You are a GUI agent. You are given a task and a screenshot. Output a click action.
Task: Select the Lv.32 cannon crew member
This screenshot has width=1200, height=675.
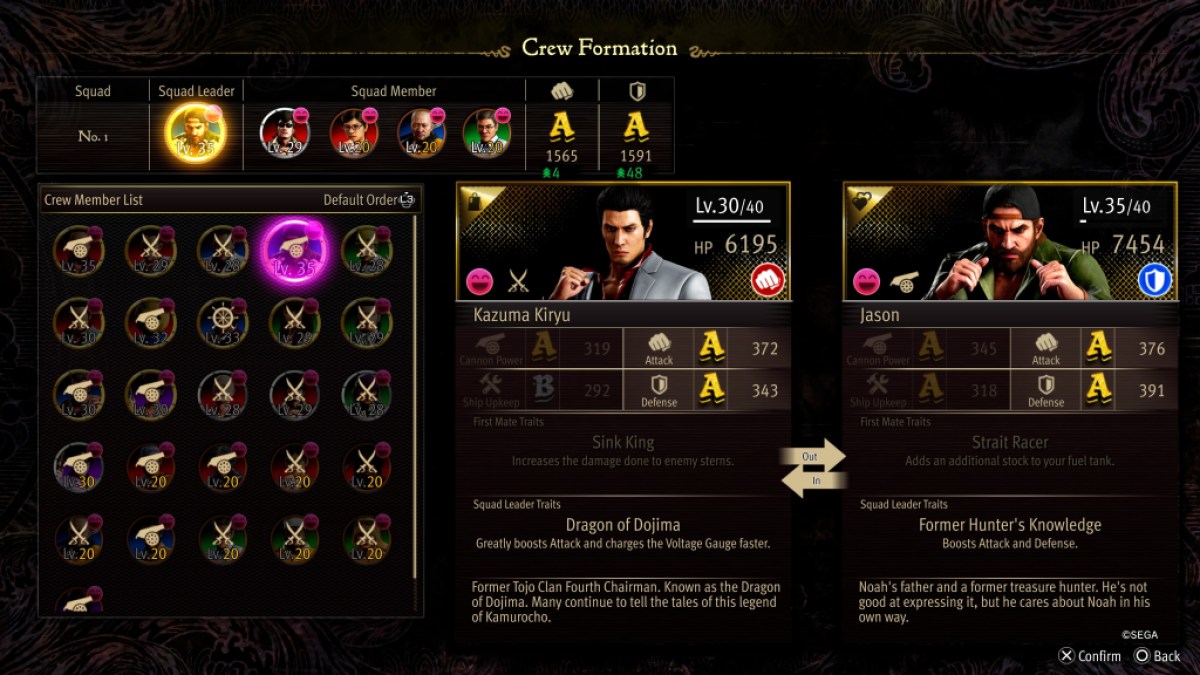click(x=151, y=322)
